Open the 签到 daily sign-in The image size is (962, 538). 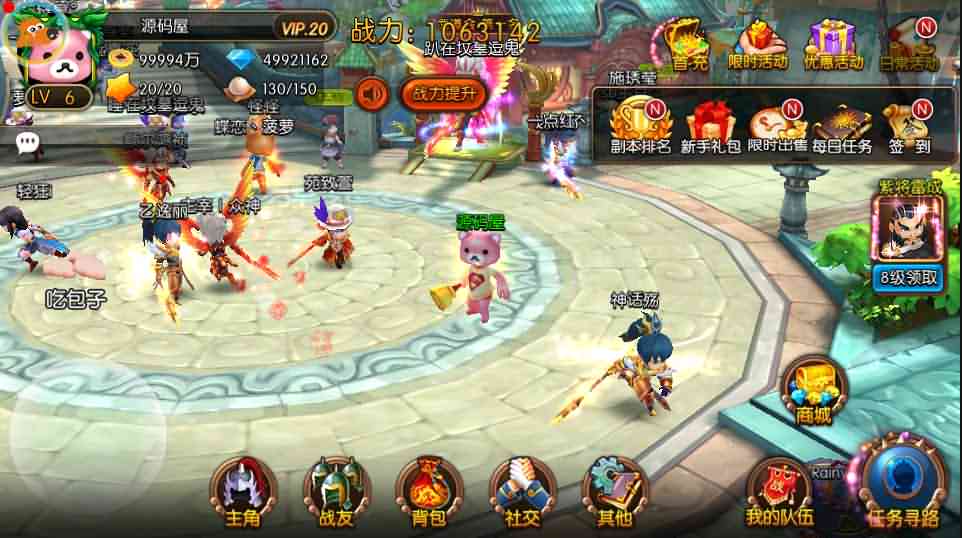click(x=909, y=126)
